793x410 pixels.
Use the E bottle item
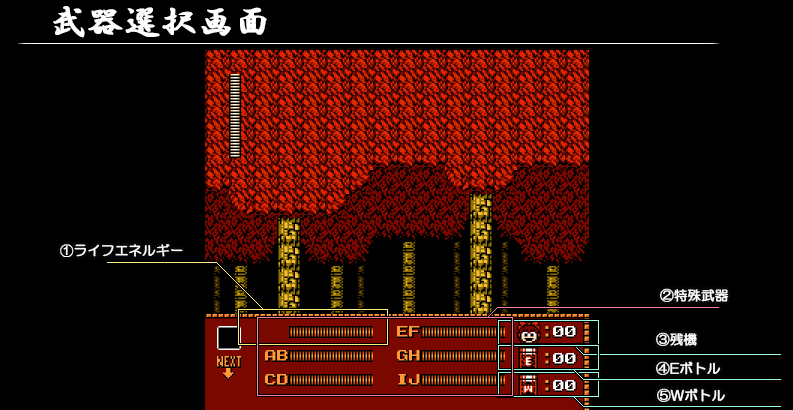529,358
